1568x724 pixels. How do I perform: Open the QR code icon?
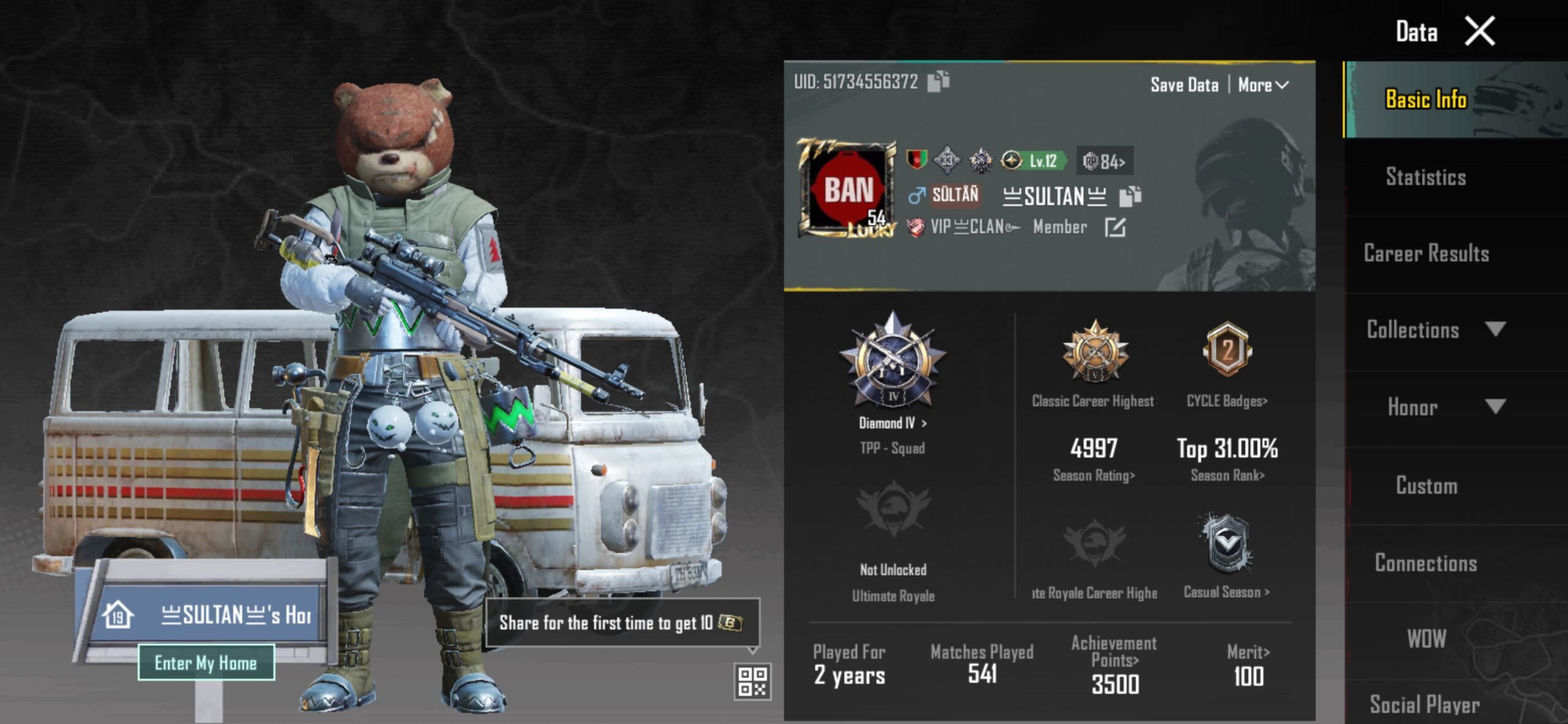coord(752,681)
